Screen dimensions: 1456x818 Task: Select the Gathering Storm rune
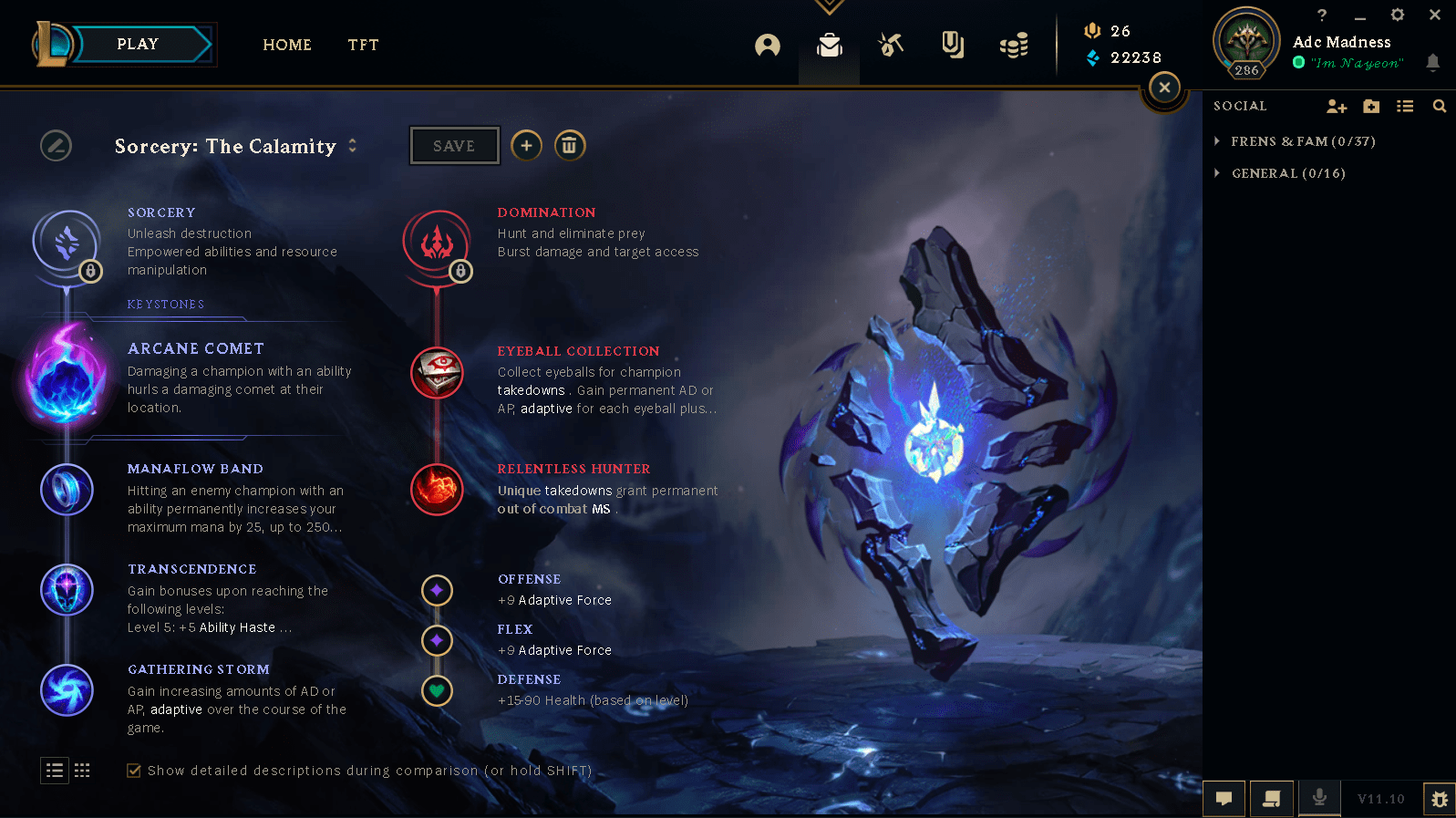click(67, 690)
